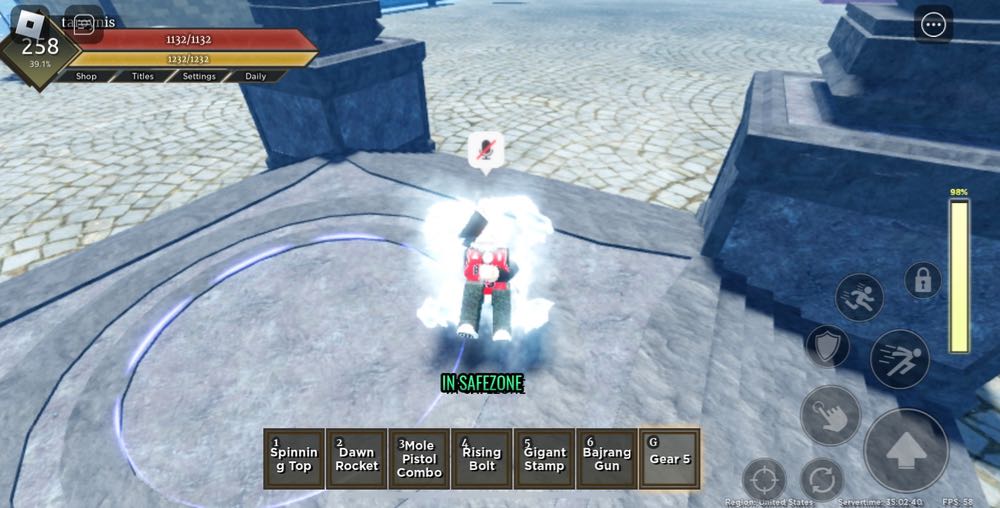Select the Spinning Top skill slot

tap(294, 459)
